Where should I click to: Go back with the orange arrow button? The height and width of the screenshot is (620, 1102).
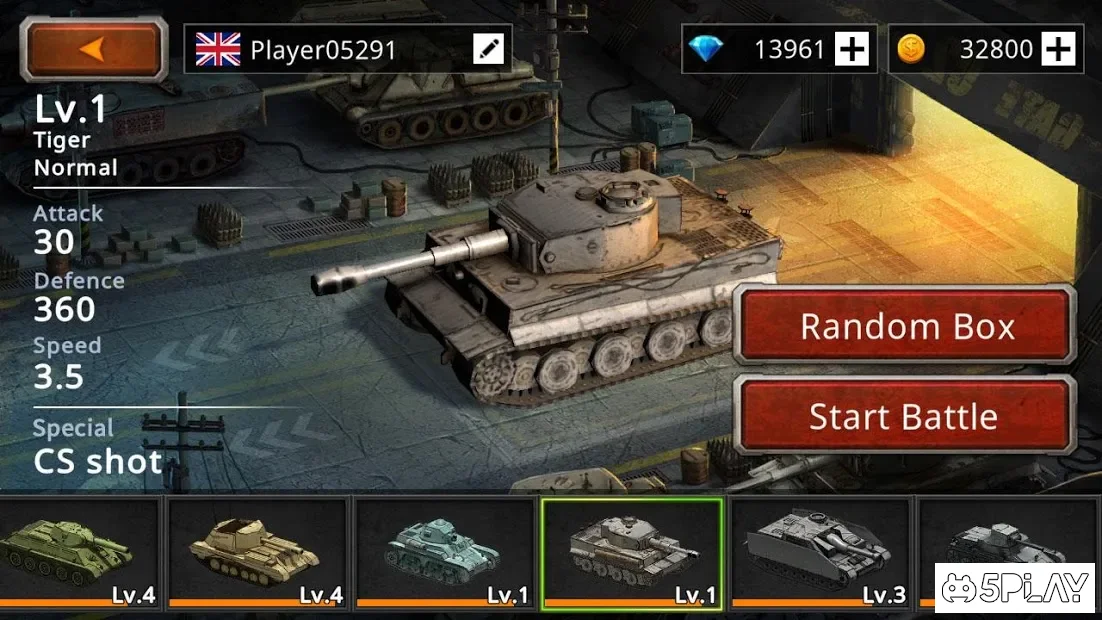(x=95, y=49)
